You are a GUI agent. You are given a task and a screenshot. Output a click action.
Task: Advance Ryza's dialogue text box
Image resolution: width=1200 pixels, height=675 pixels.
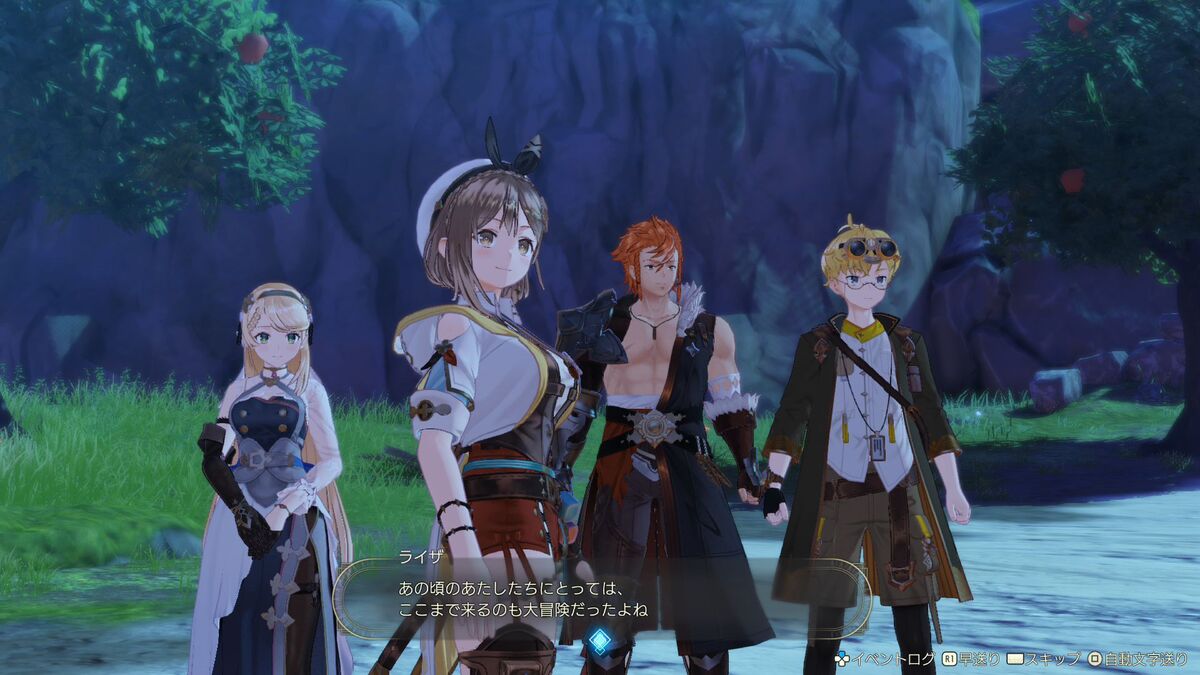(x=600, y=598)
